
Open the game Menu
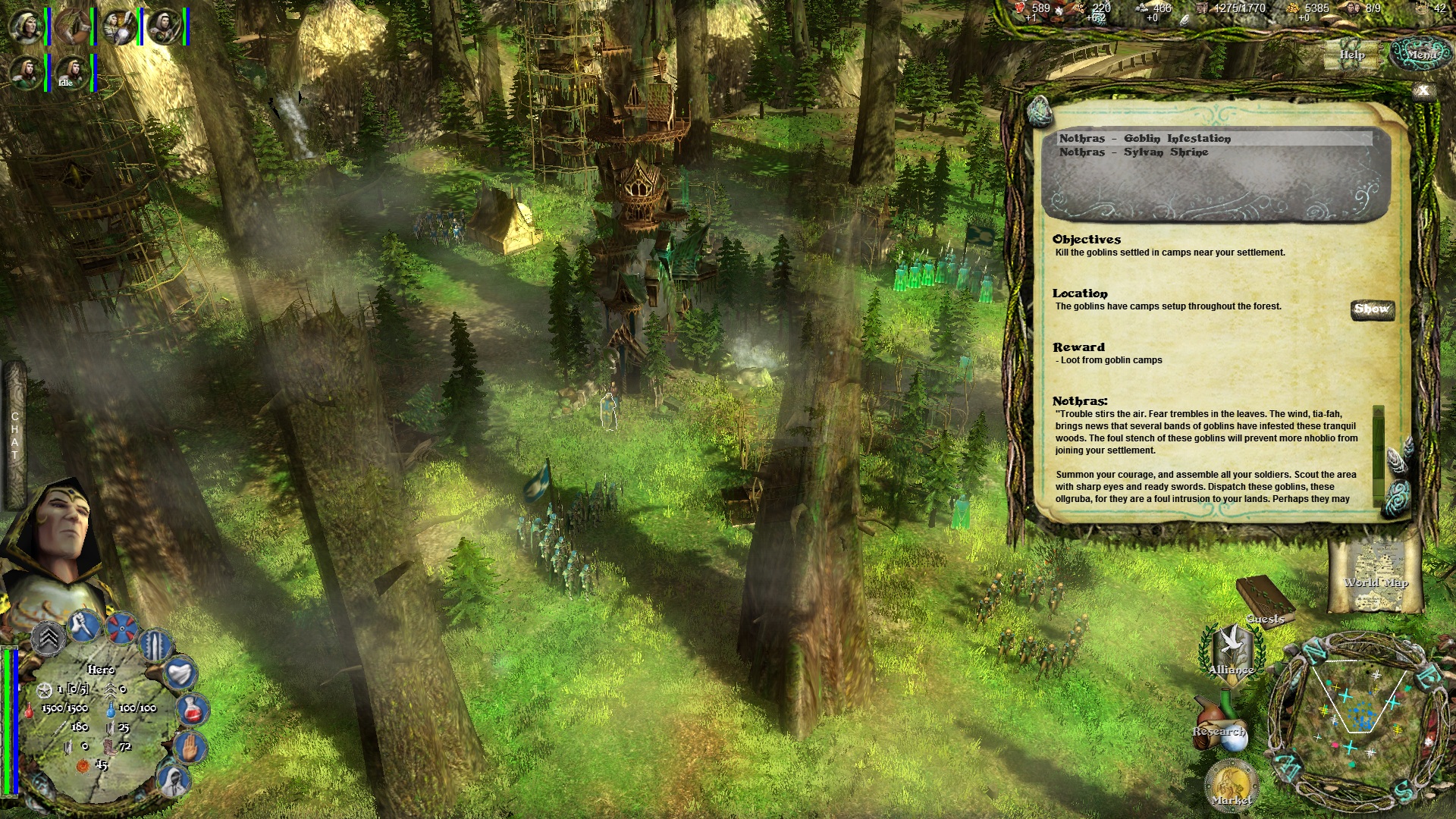coord(1421,55)
